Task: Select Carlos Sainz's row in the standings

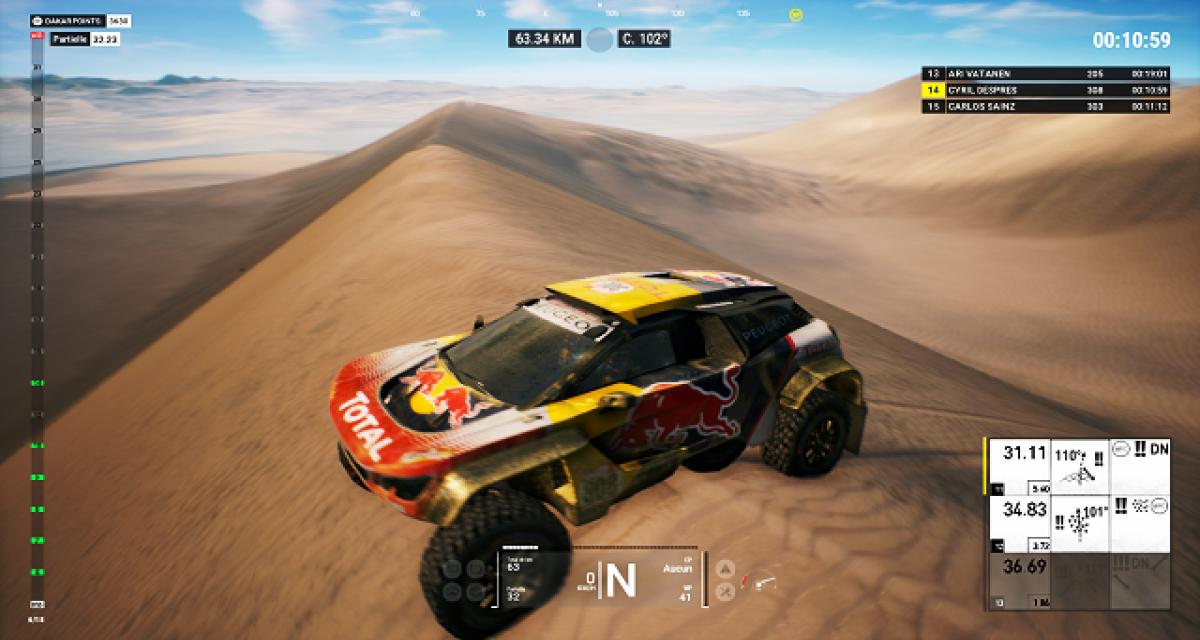Action: 1046,105
